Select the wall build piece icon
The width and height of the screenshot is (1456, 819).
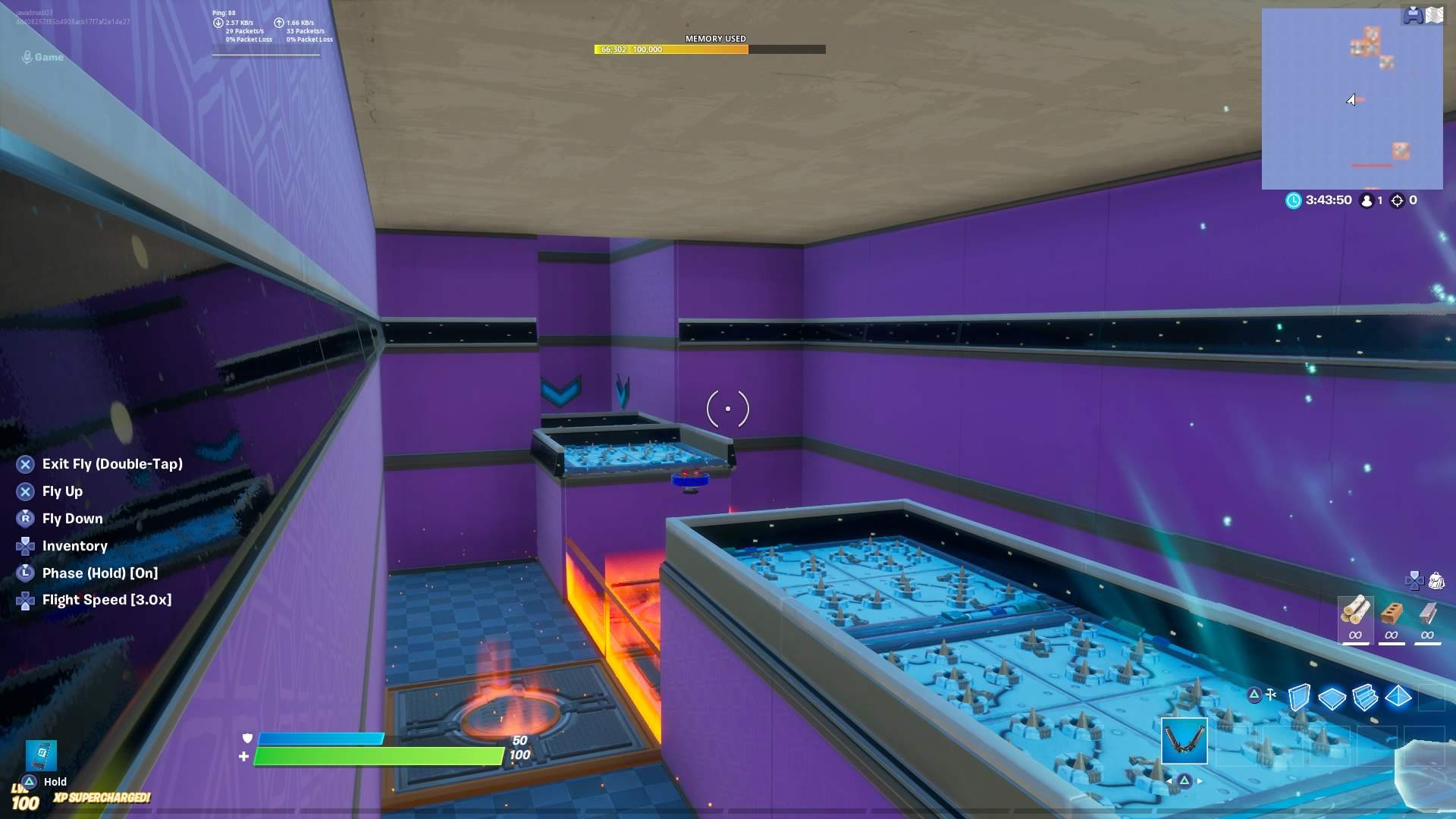1300,698
